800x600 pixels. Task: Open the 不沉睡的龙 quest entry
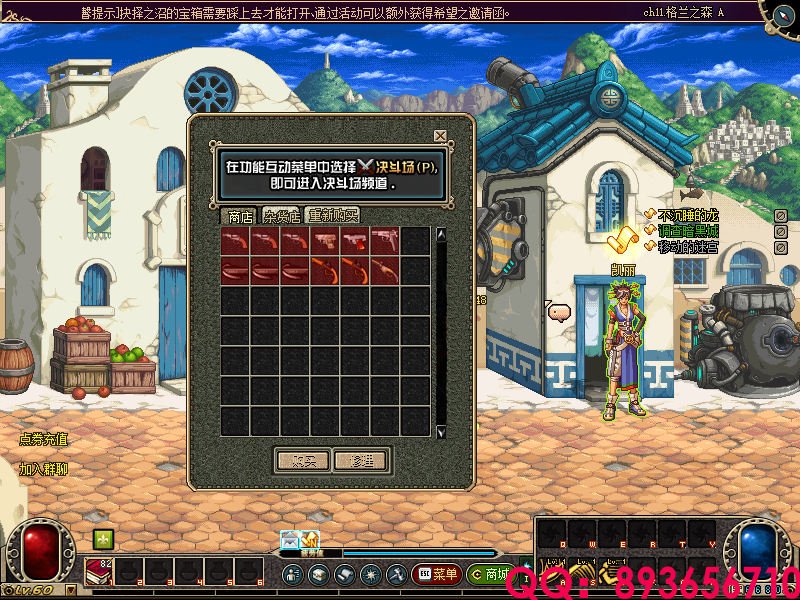[688, 215]
